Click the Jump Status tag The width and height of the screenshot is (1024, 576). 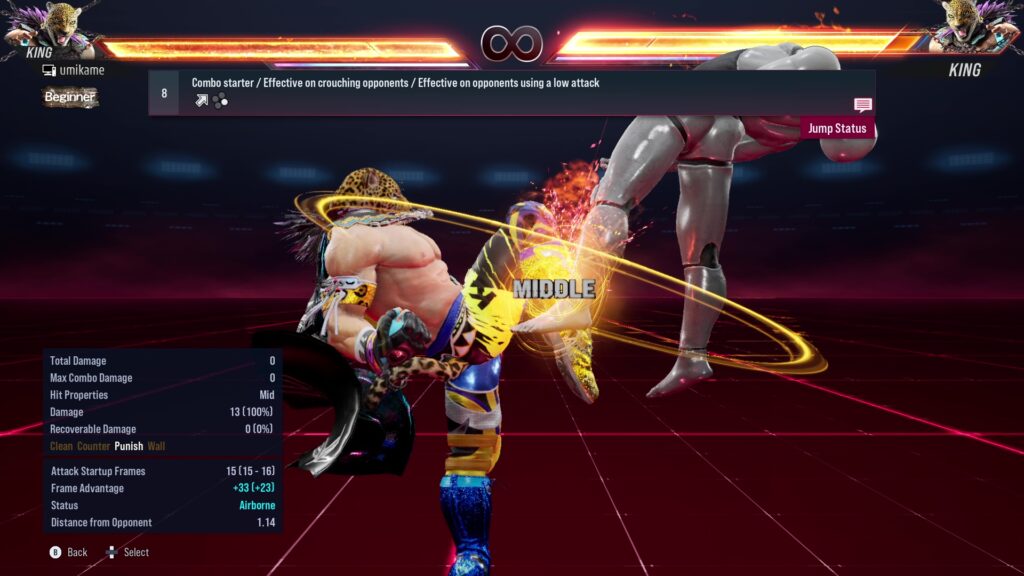pyautogui.click(x=837, y=128)
